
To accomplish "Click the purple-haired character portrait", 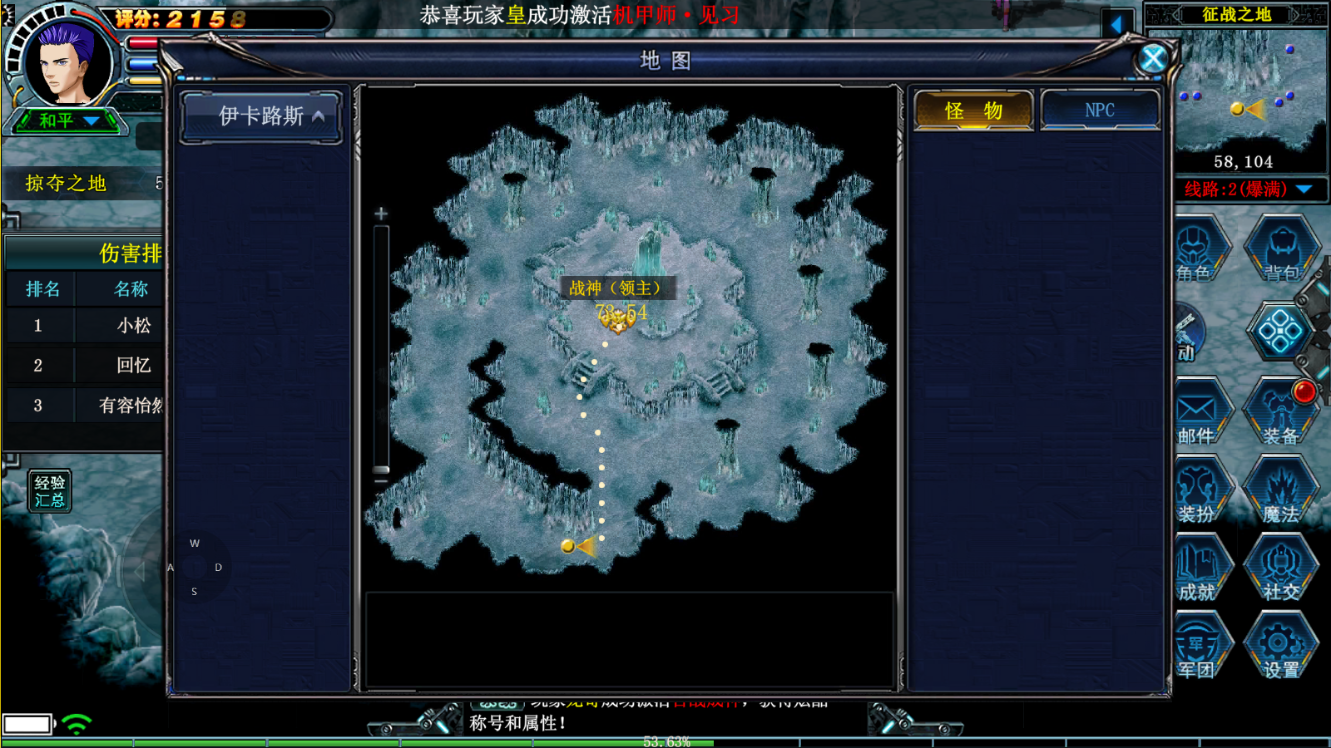I will (68, 60).
